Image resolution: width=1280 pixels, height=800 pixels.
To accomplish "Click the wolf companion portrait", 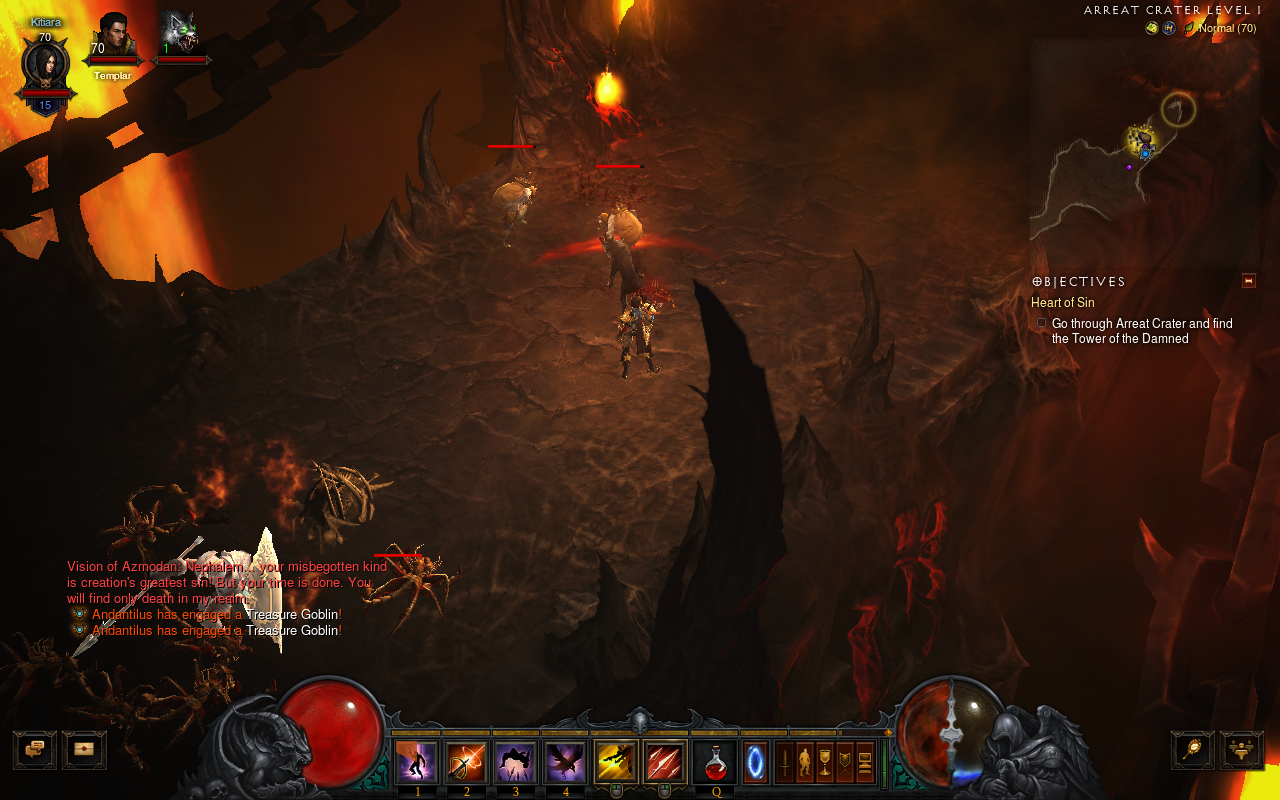I will click(x=180, y=36).
